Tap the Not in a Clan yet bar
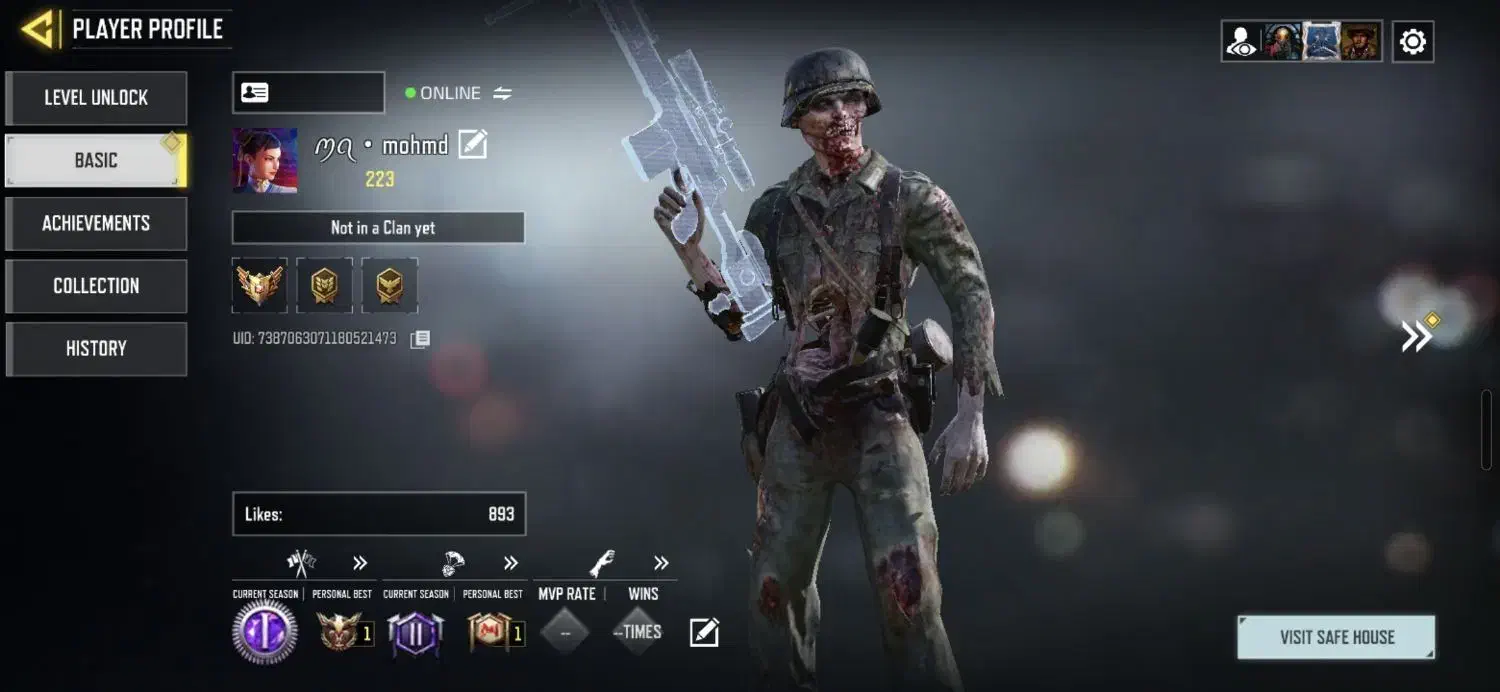Screen dimensions: 1500x692 [378, 228]
